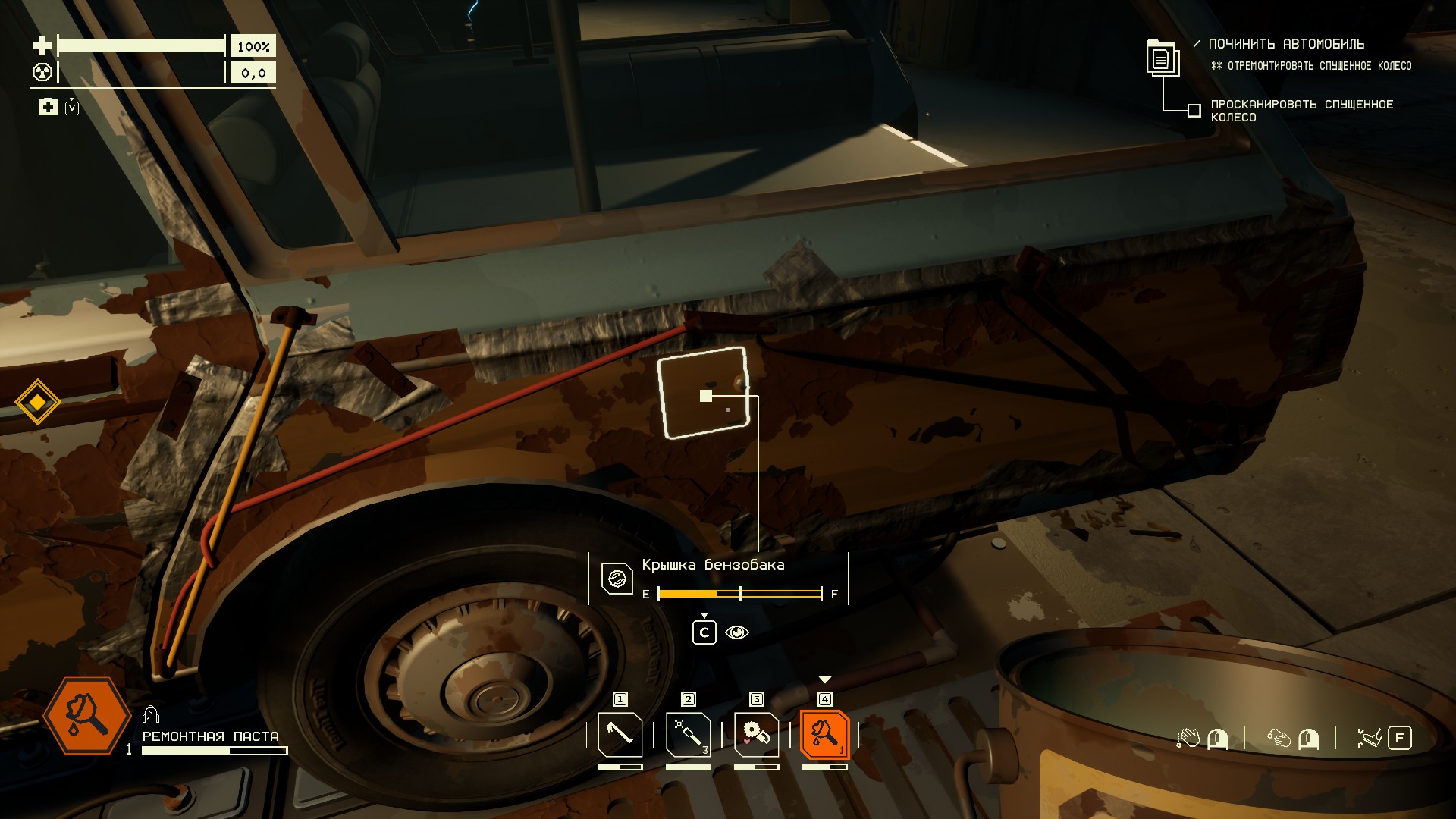Click the yellow diamond marker icon
Viewport: 1456px width, 819px height.
[x=37, y=402]
